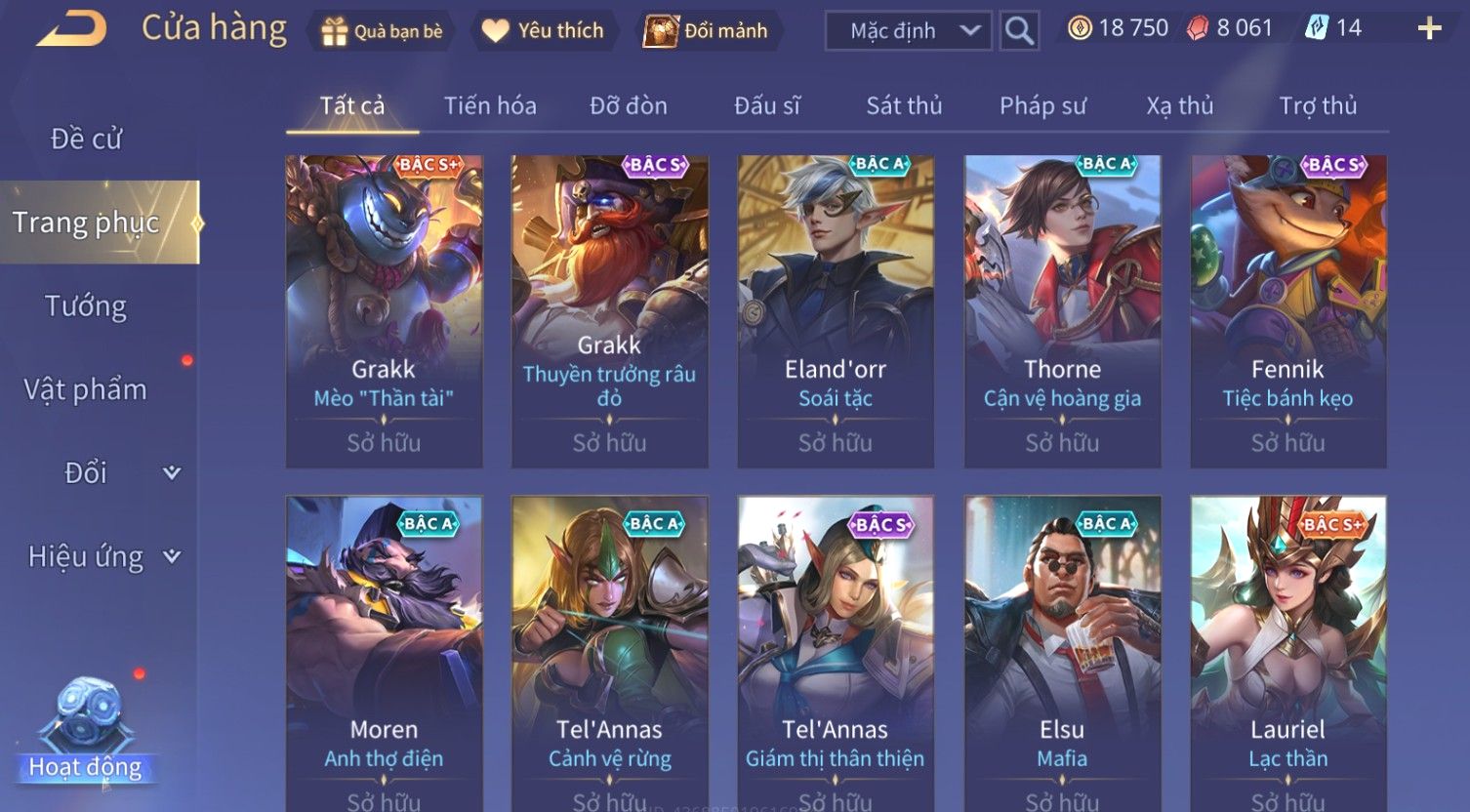Open the Đề cử shop section
Screen dimensions: 1470x812
click(86, 139)
